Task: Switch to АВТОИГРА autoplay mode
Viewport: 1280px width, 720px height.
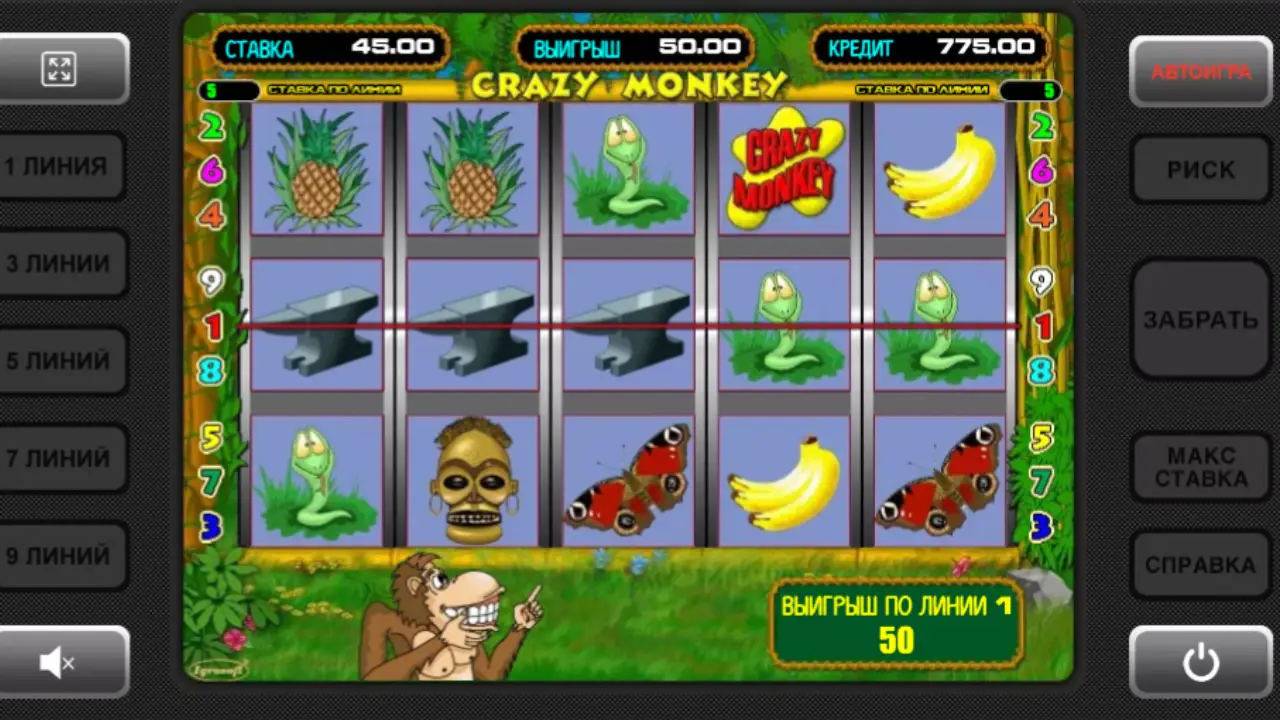Action: pyautogui.click(x=1201, y=68)
